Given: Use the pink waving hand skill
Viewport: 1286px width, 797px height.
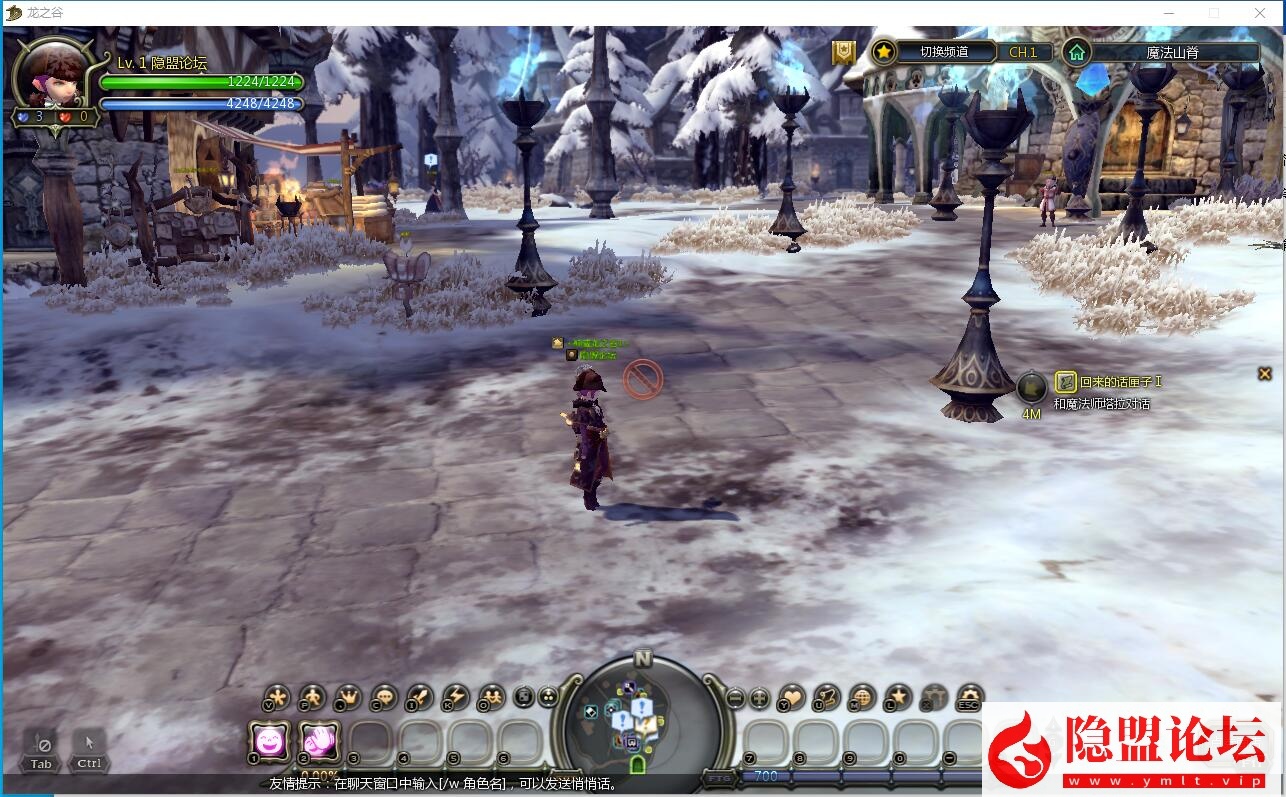Looking at the screenshot, I should 319,741.
